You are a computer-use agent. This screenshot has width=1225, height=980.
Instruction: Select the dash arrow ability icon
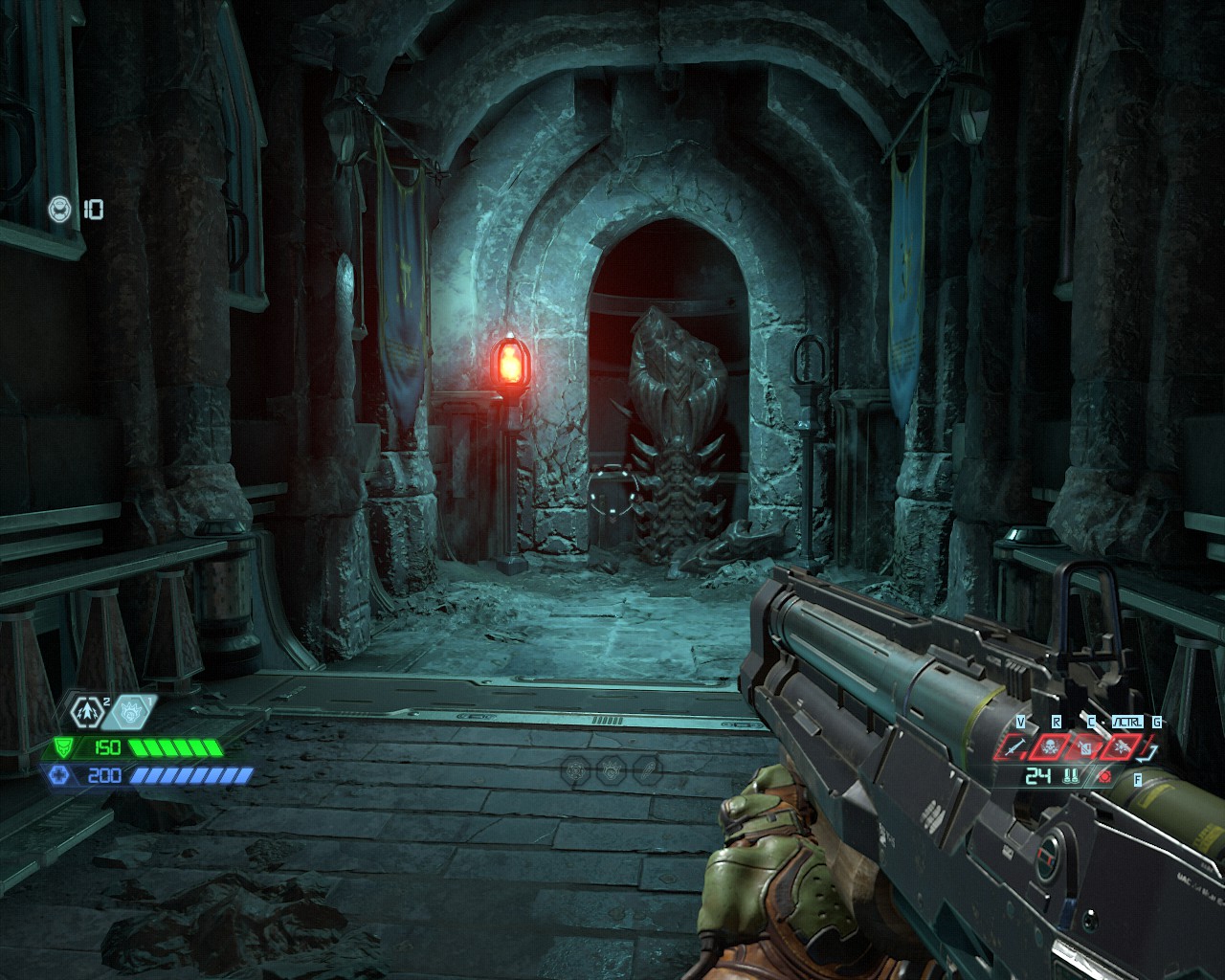[88, 711]
